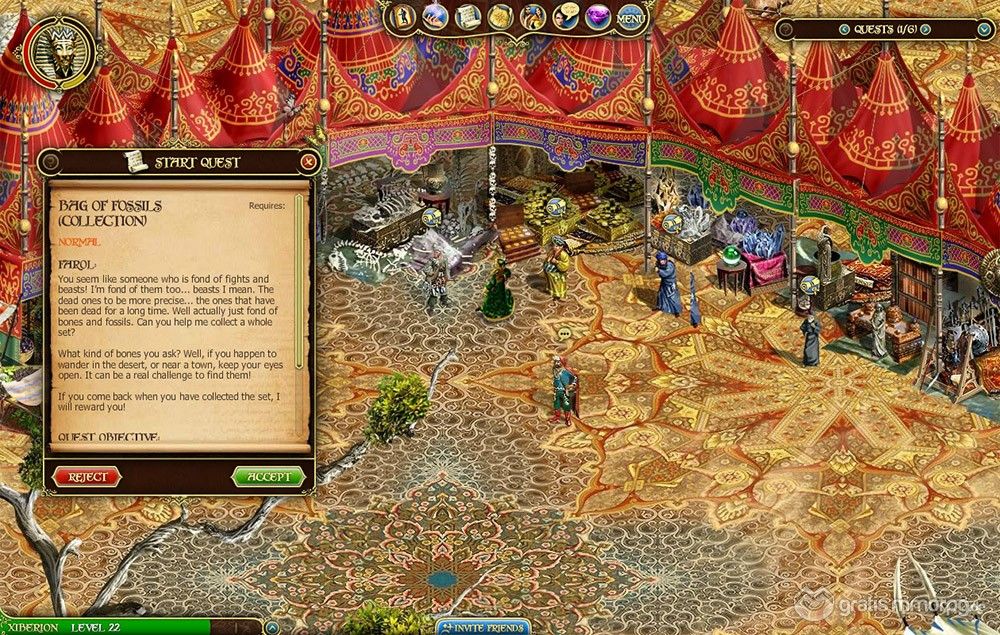Open the quest scroll icon in top bar
The image size is (1000, 635).
(467, 17)
